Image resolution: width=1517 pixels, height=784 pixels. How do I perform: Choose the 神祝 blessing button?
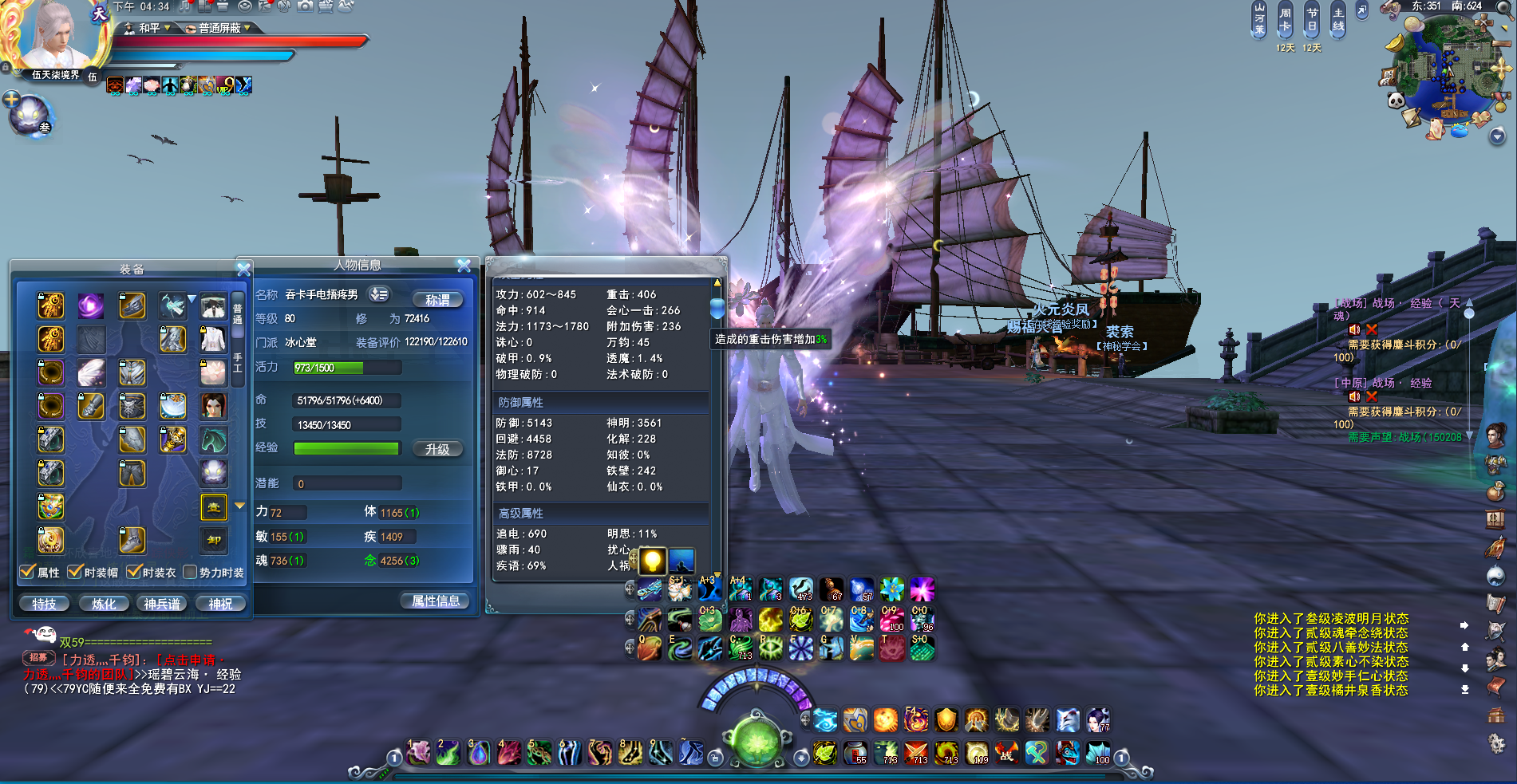point(220,604)
